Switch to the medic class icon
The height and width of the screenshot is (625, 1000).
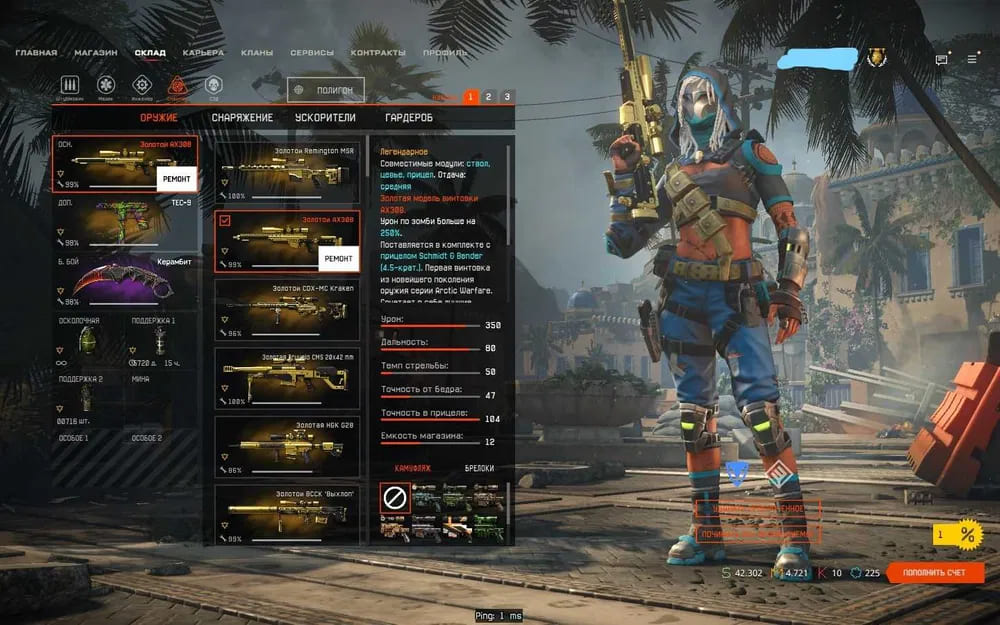106,85
